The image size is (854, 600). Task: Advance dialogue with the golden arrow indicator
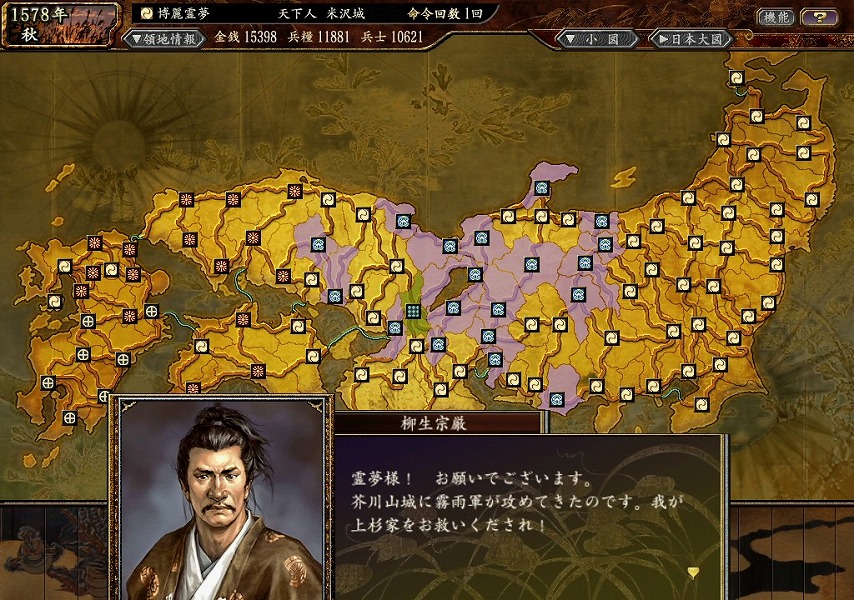(693, 572)
